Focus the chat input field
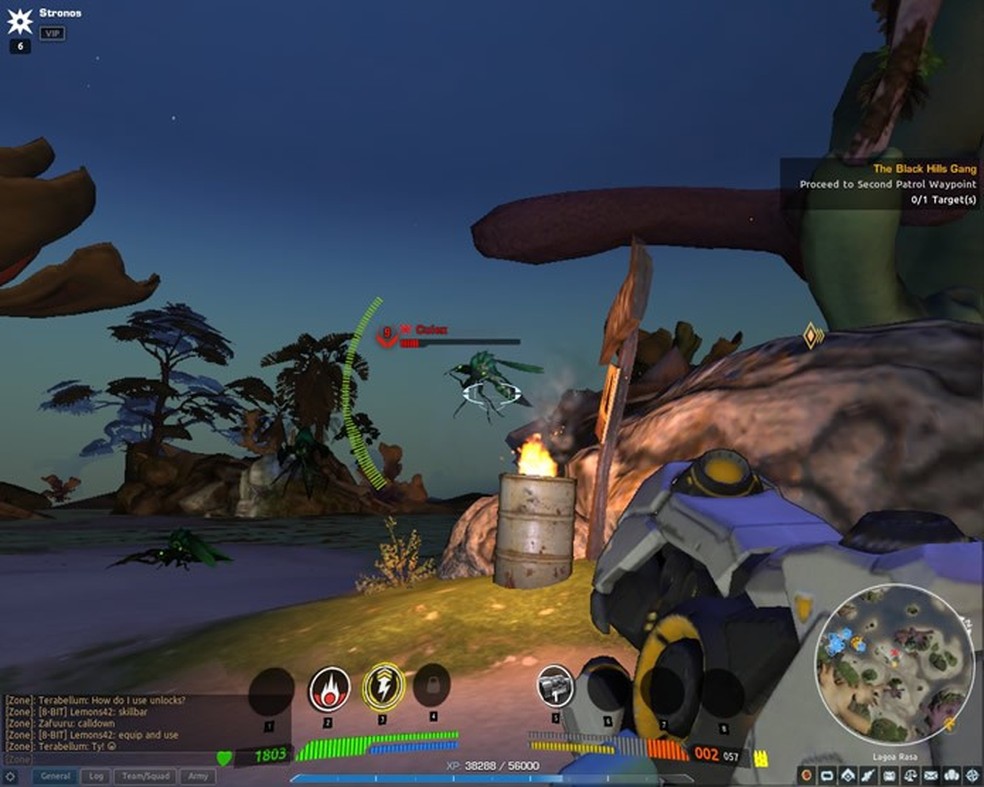The height and width of the screenshot is (787, 984). coord(120,759)
